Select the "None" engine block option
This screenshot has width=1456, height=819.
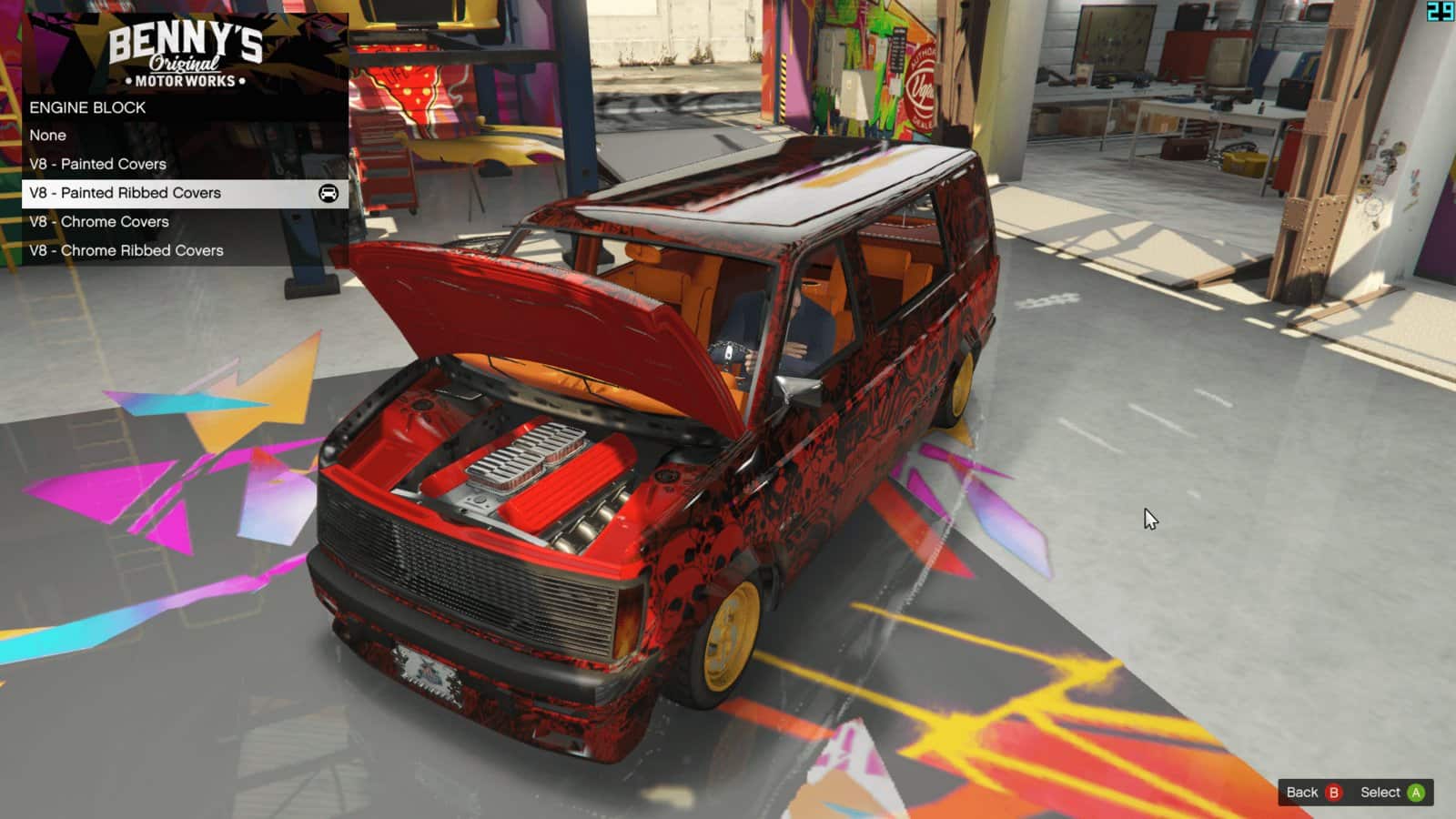click(x=47, y=135)
